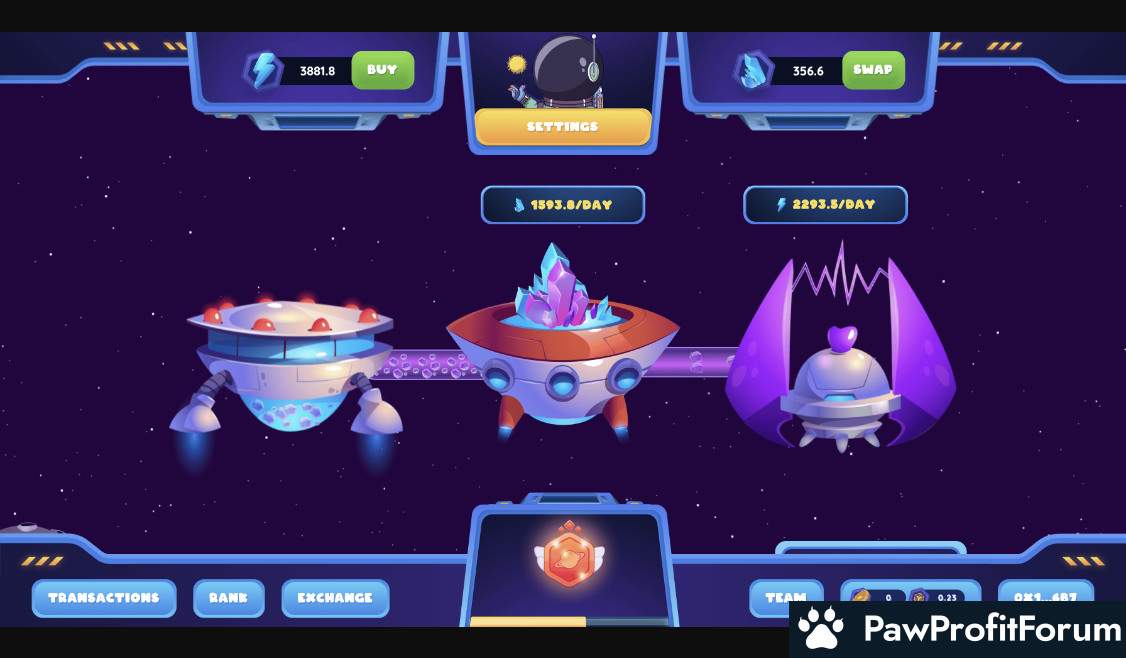Click the green BUY button

pyautogui.click(x=382, y=70)
